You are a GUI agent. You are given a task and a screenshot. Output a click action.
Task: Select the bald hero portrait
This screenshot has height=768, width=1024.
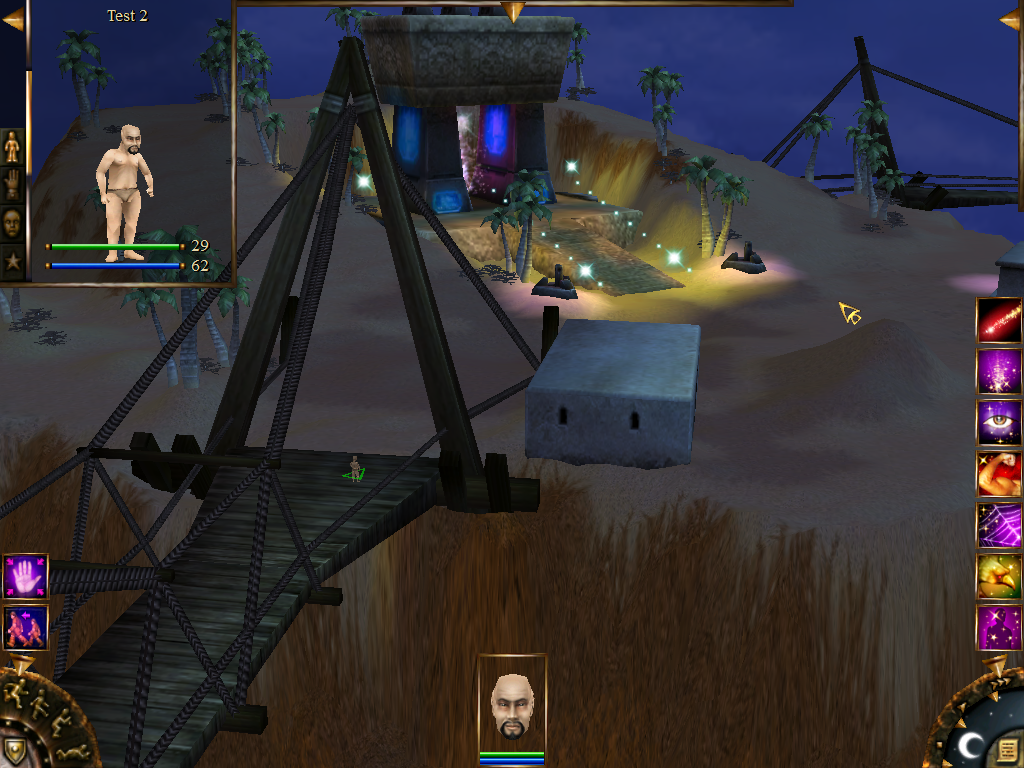(x=512, y=706)
